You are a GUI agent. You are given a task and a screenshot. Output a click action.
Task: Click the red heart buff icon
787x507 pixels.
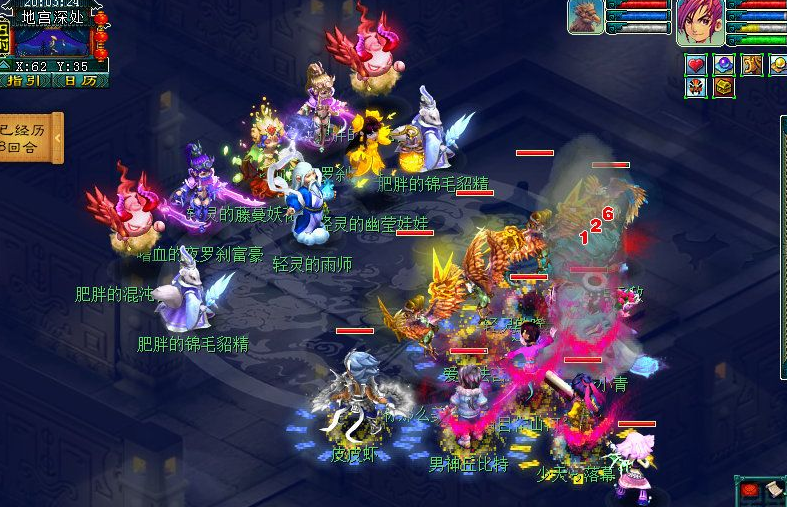pos(696,65)
